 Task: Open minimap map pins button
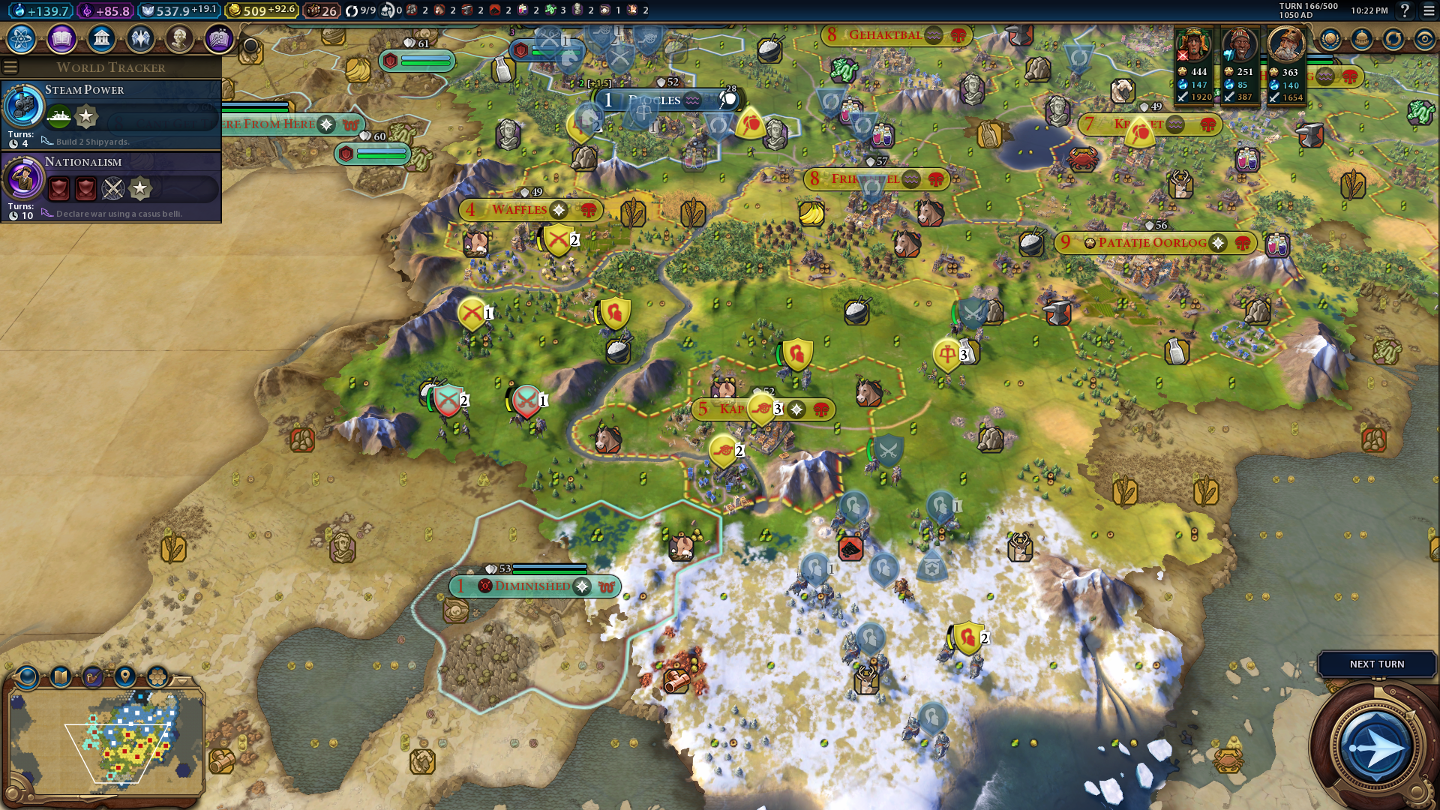point(125,676)
